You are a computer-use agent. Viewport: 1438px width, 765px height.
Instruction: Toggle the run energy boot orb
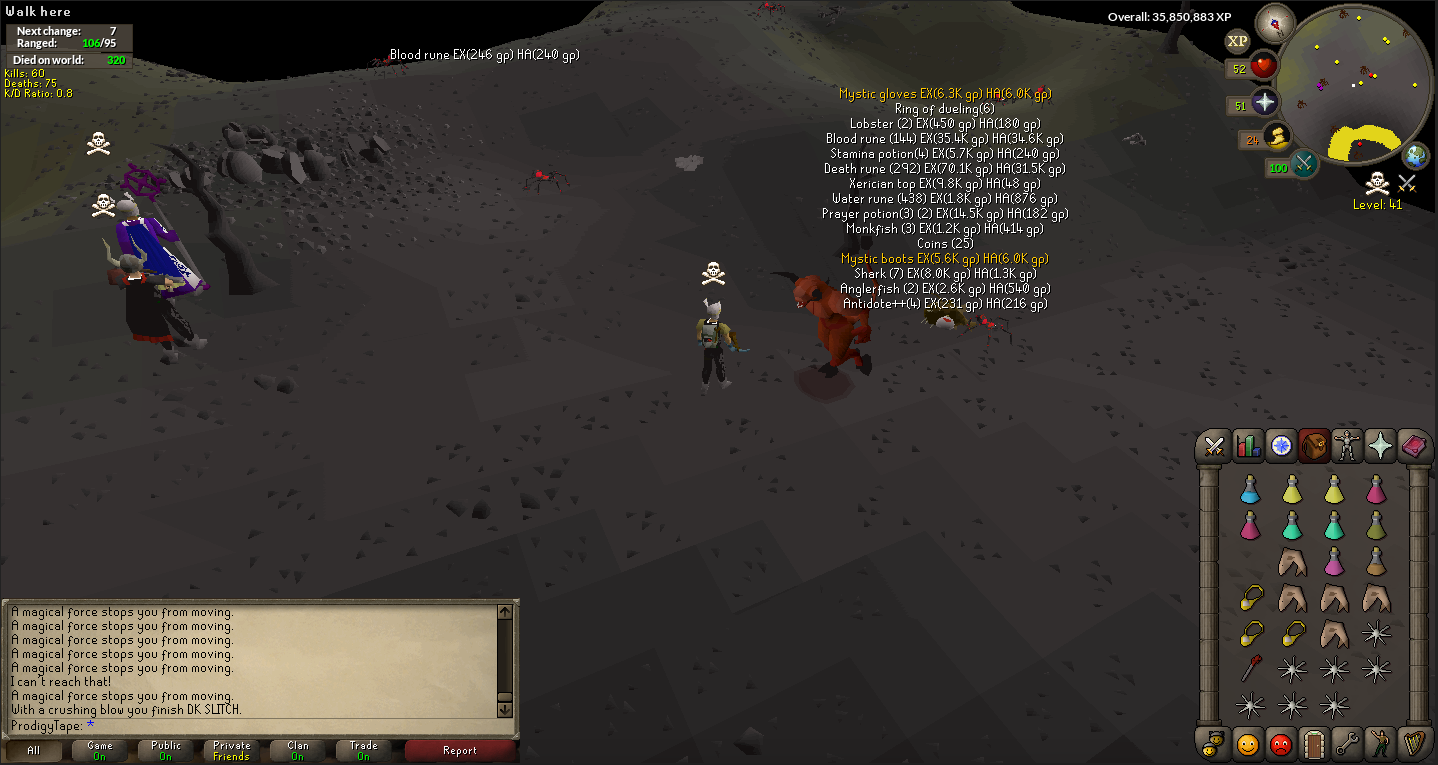(x=1276, y=137)
